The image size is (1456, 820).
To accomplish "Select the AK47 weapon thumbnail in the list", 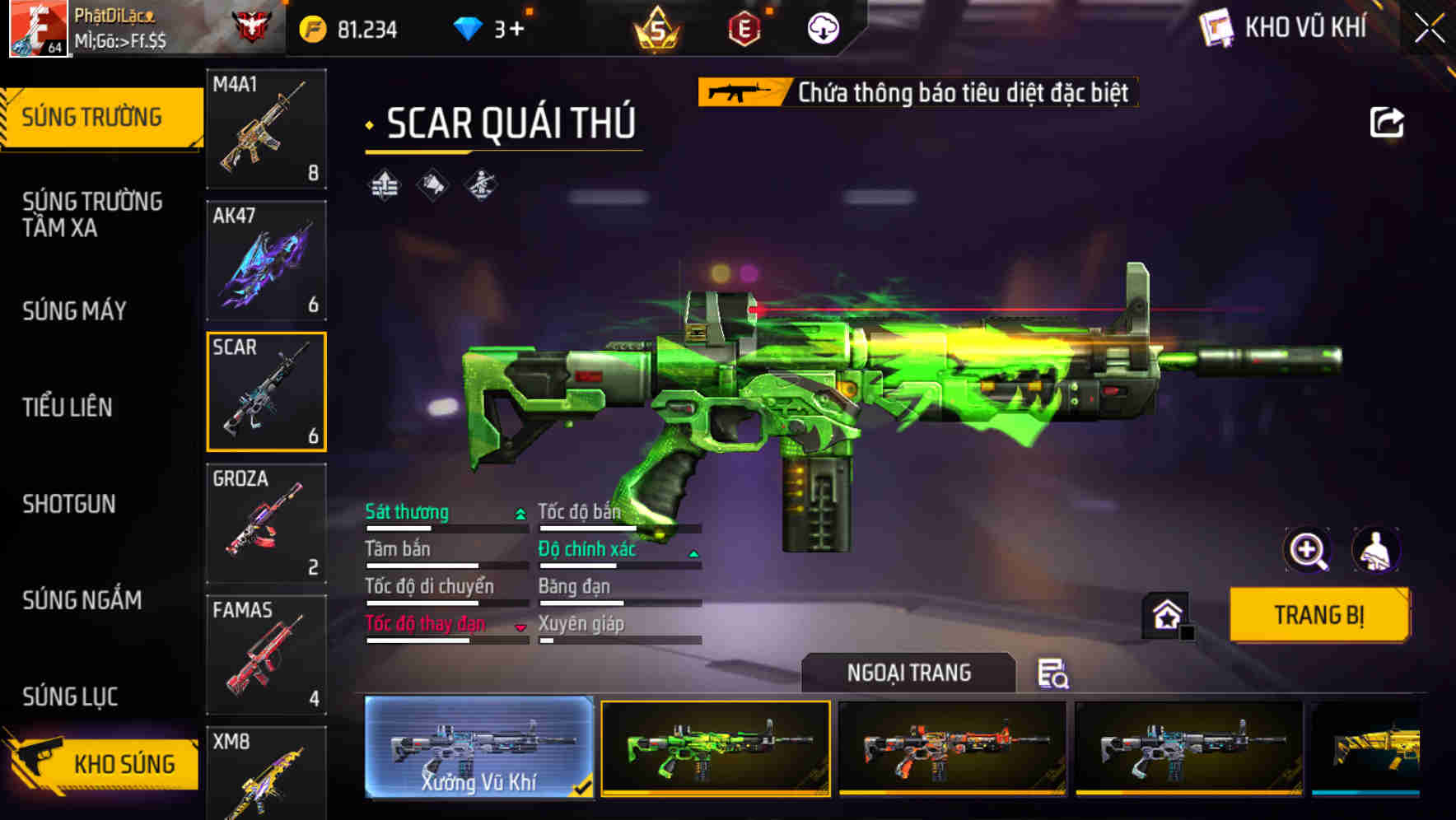I will tap(266, 261).
